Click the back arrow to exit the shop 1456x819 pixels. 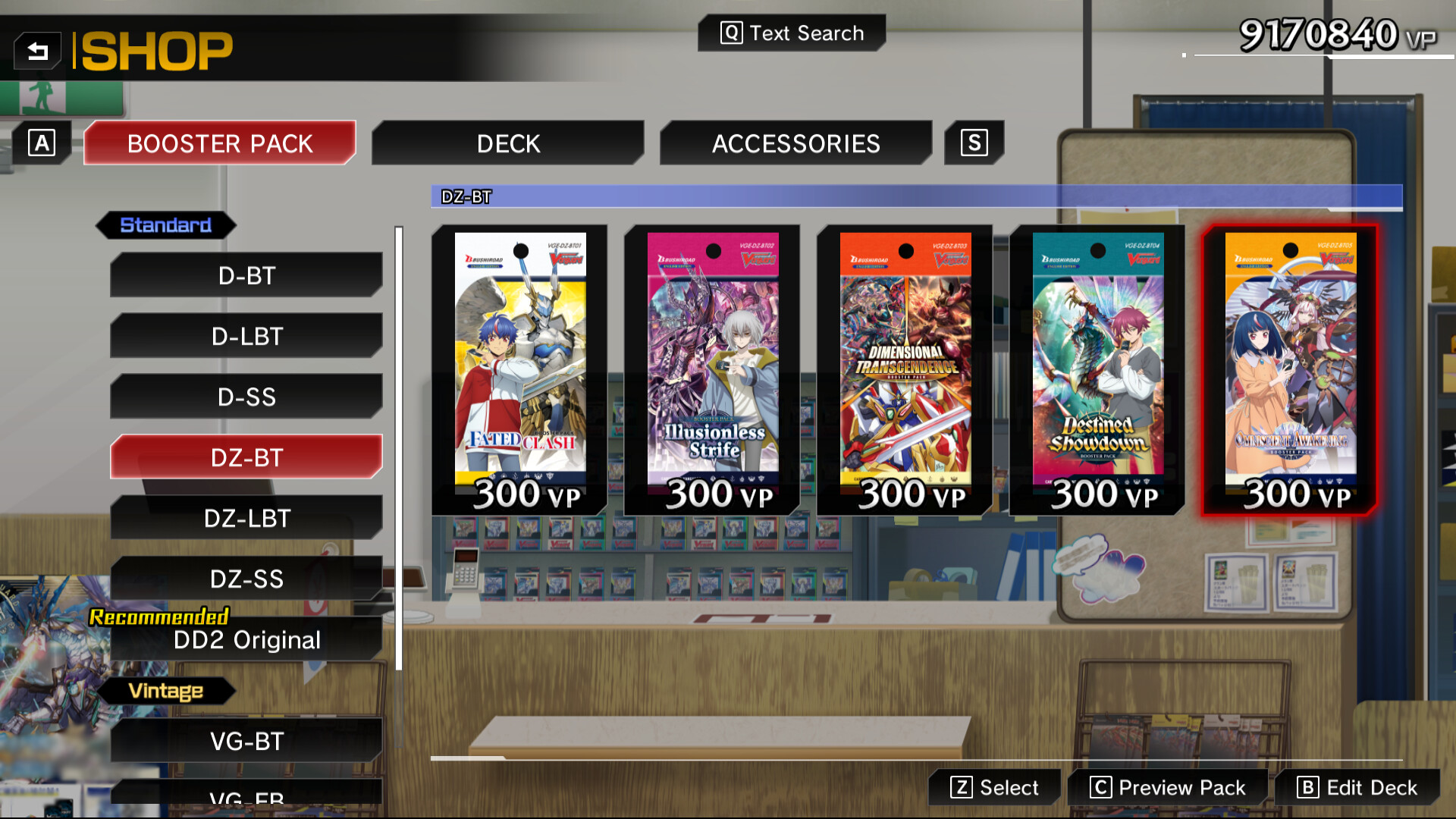click(37, 50)
